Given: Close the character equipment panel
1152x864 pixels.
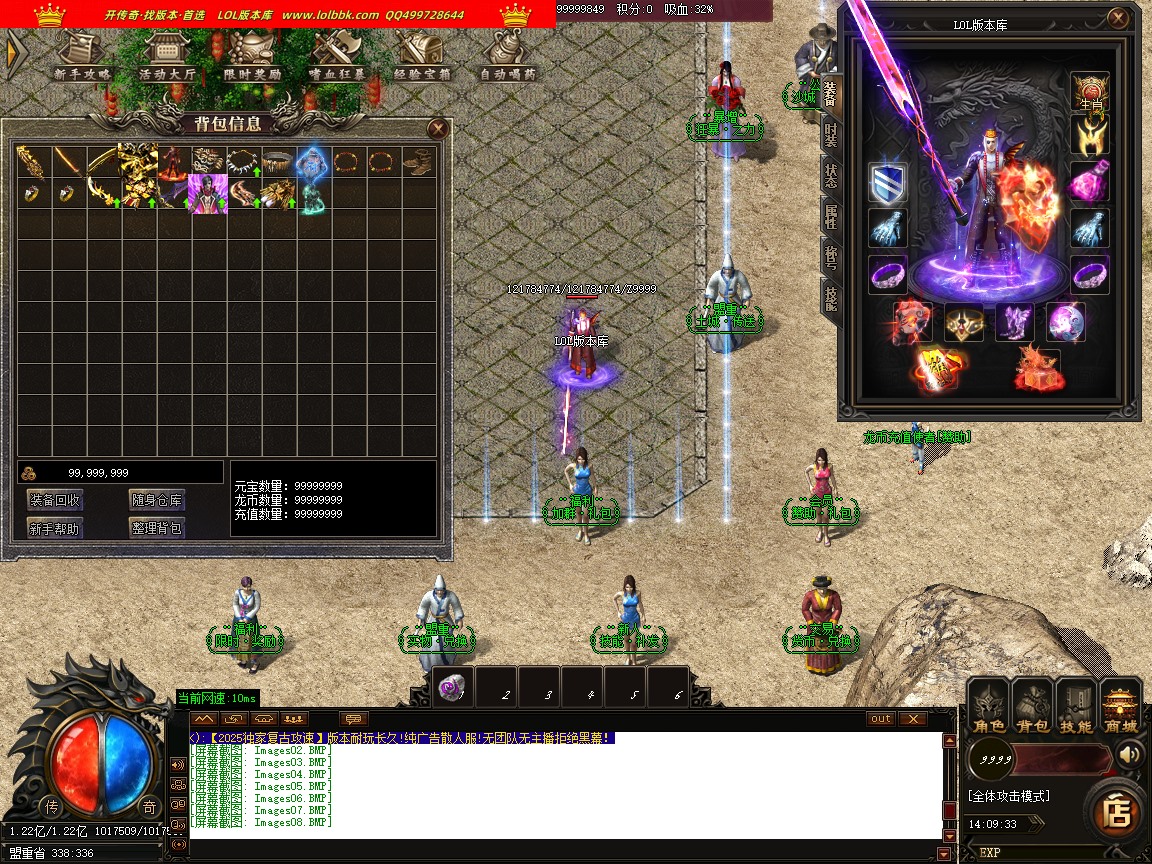Looking at the screenshot, I should click(x=1118, y=19).
